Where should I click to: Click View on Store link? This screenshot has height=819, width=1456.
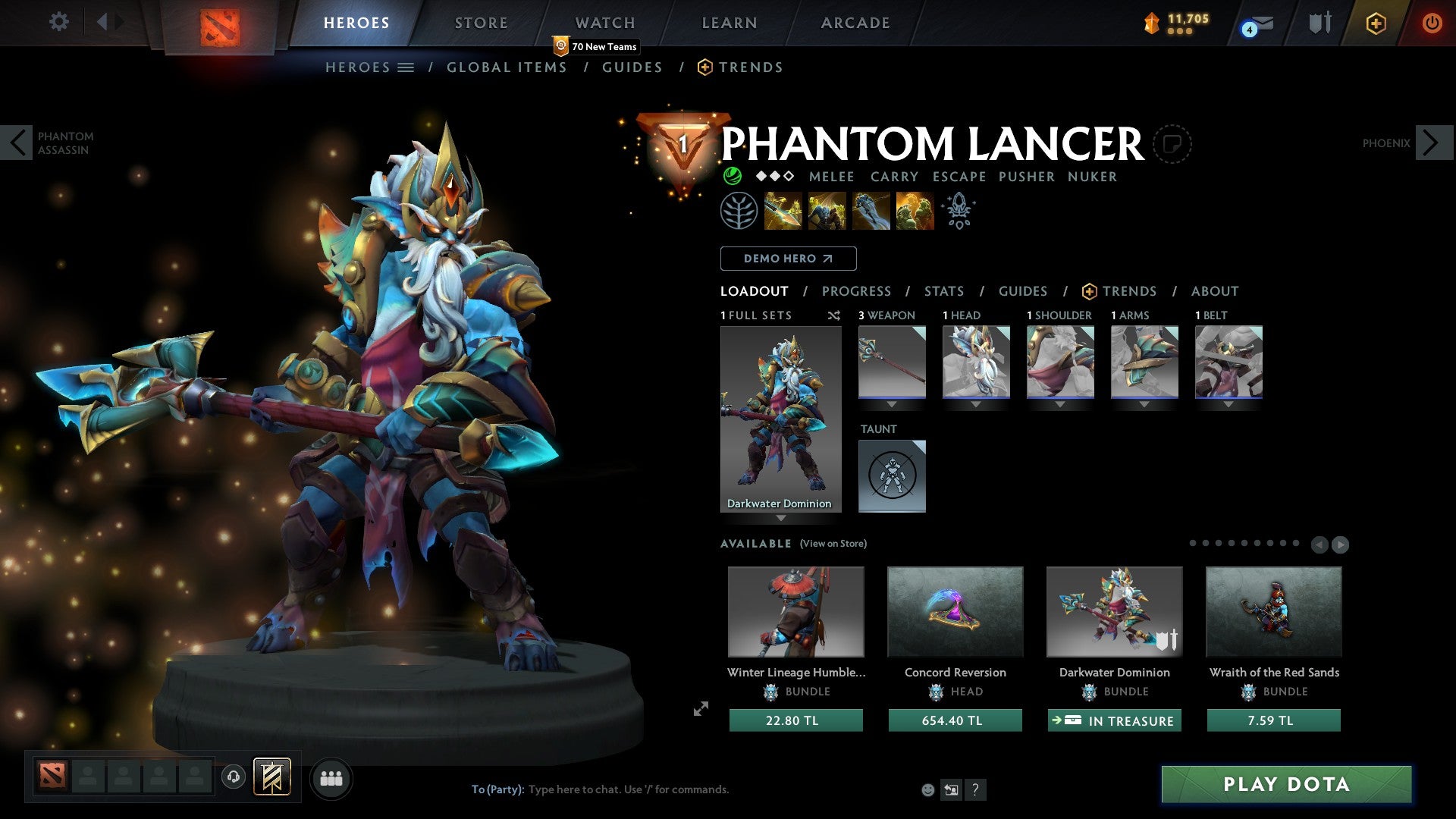coord(833,544)
